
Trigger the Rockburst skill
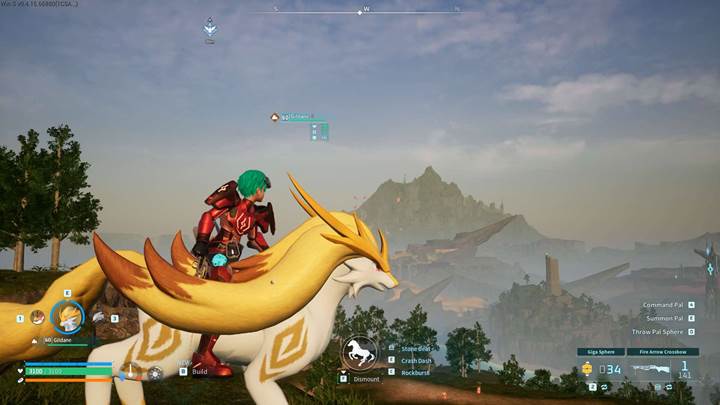pos(415,372)
